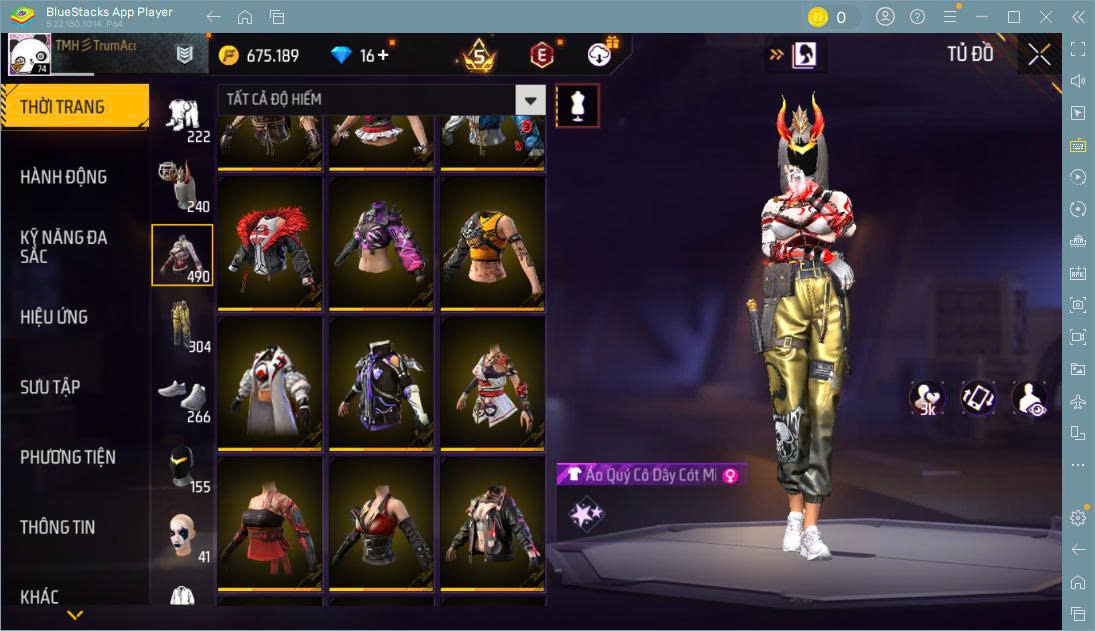
Task: Select the KỸ NĂNG ĐA SẮC tab
Action: pos(64,246)
